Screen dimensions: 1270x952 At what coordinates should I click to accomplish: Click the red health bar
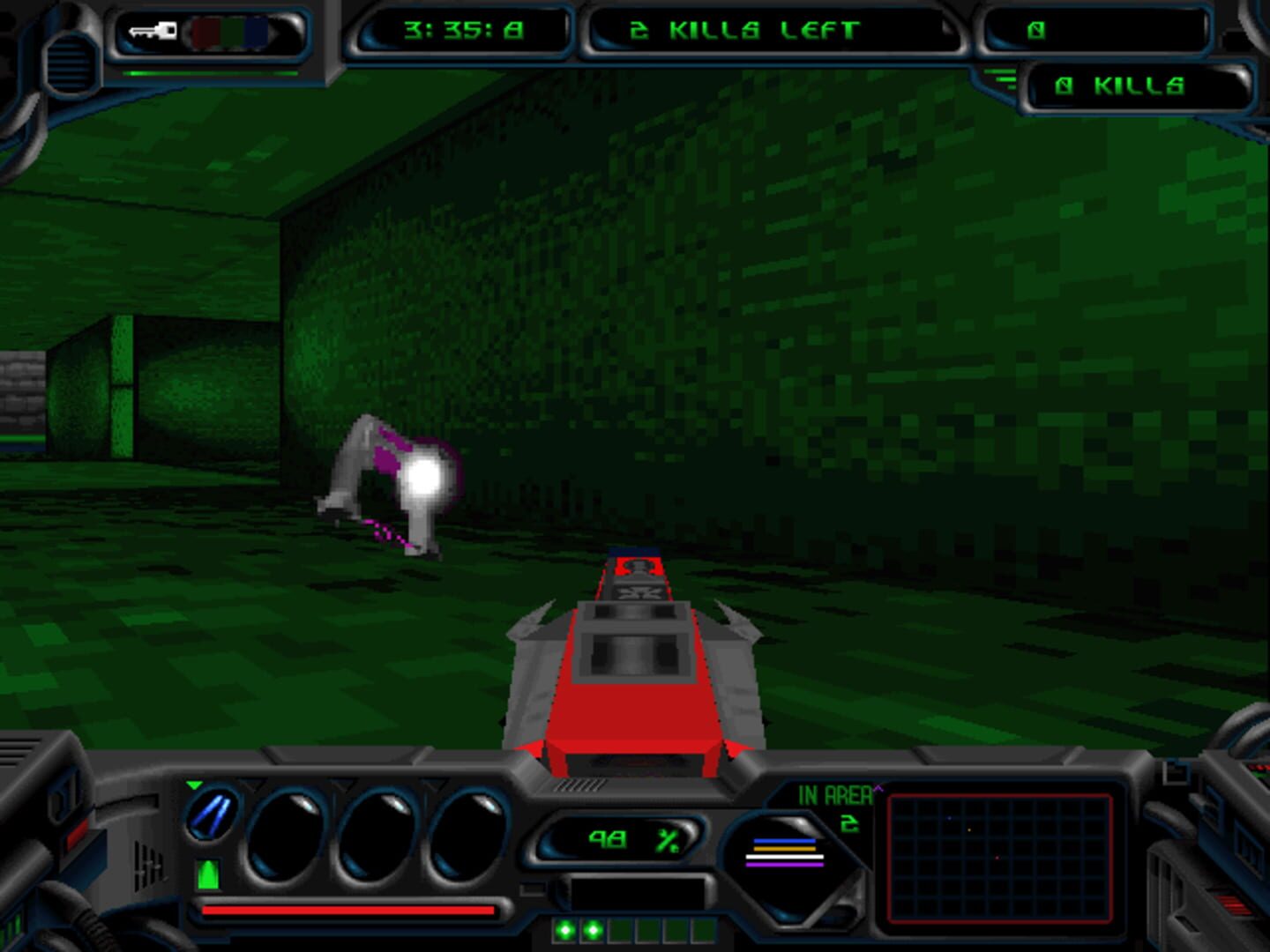(x=347, y=911)
